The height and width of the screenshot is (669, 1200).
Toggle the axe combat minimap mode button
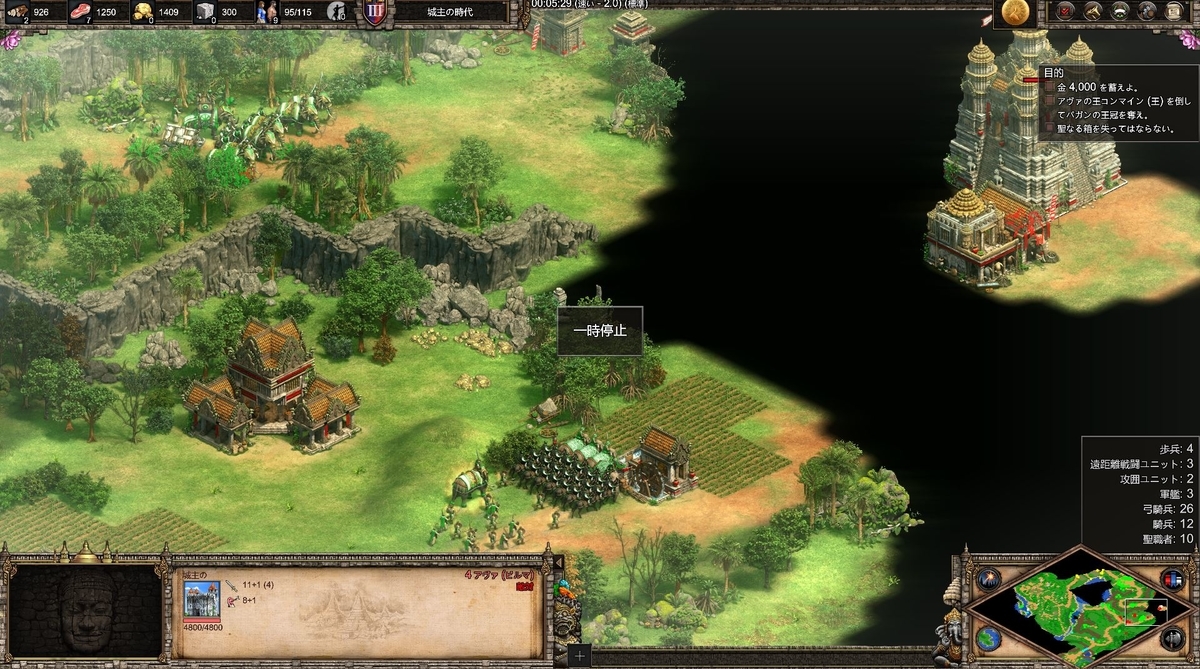tap(1172, 638)
